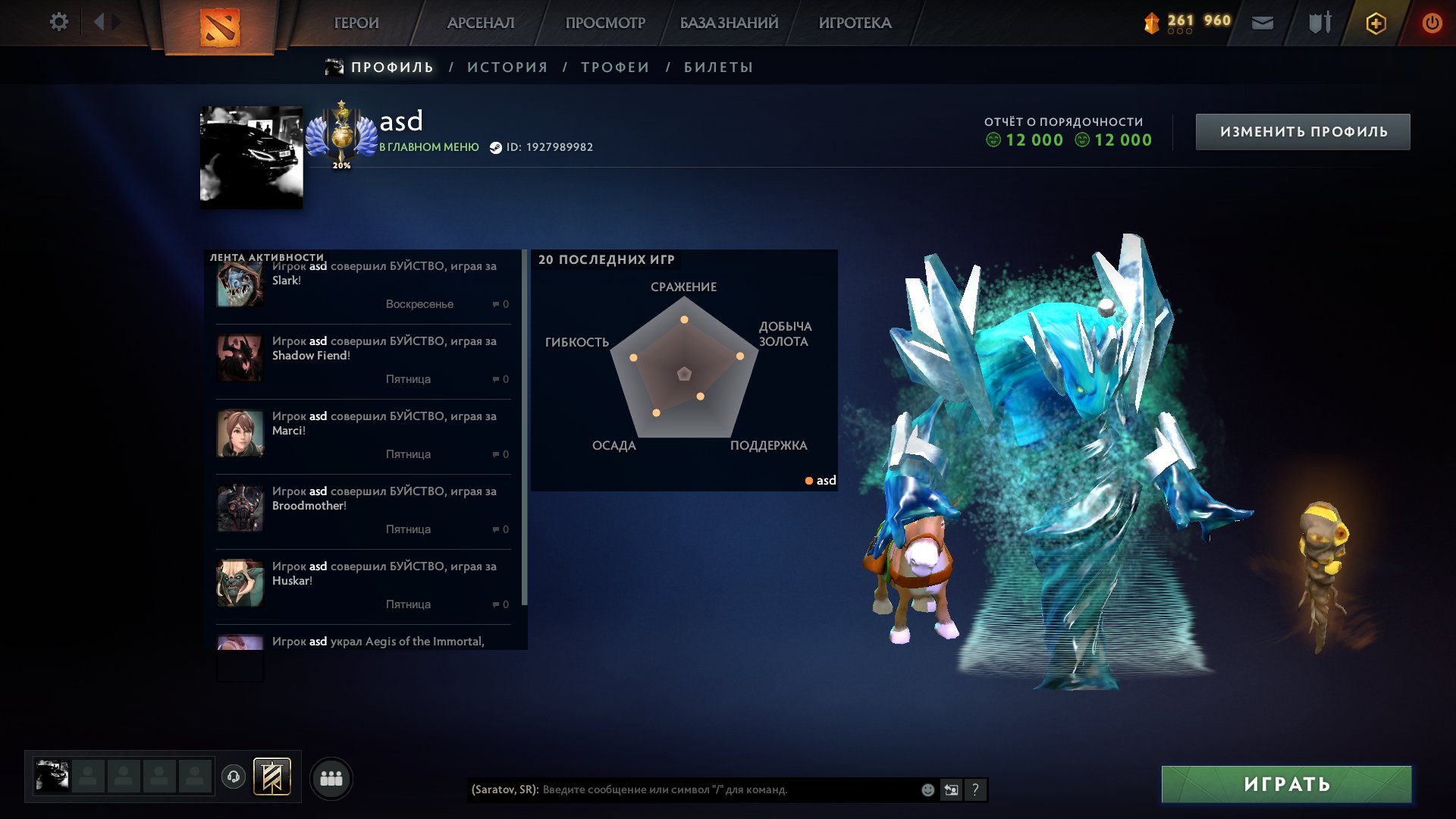Screen dimensions: 1456x819
Task: Open the friends list icon
Action: click(330, 777)
